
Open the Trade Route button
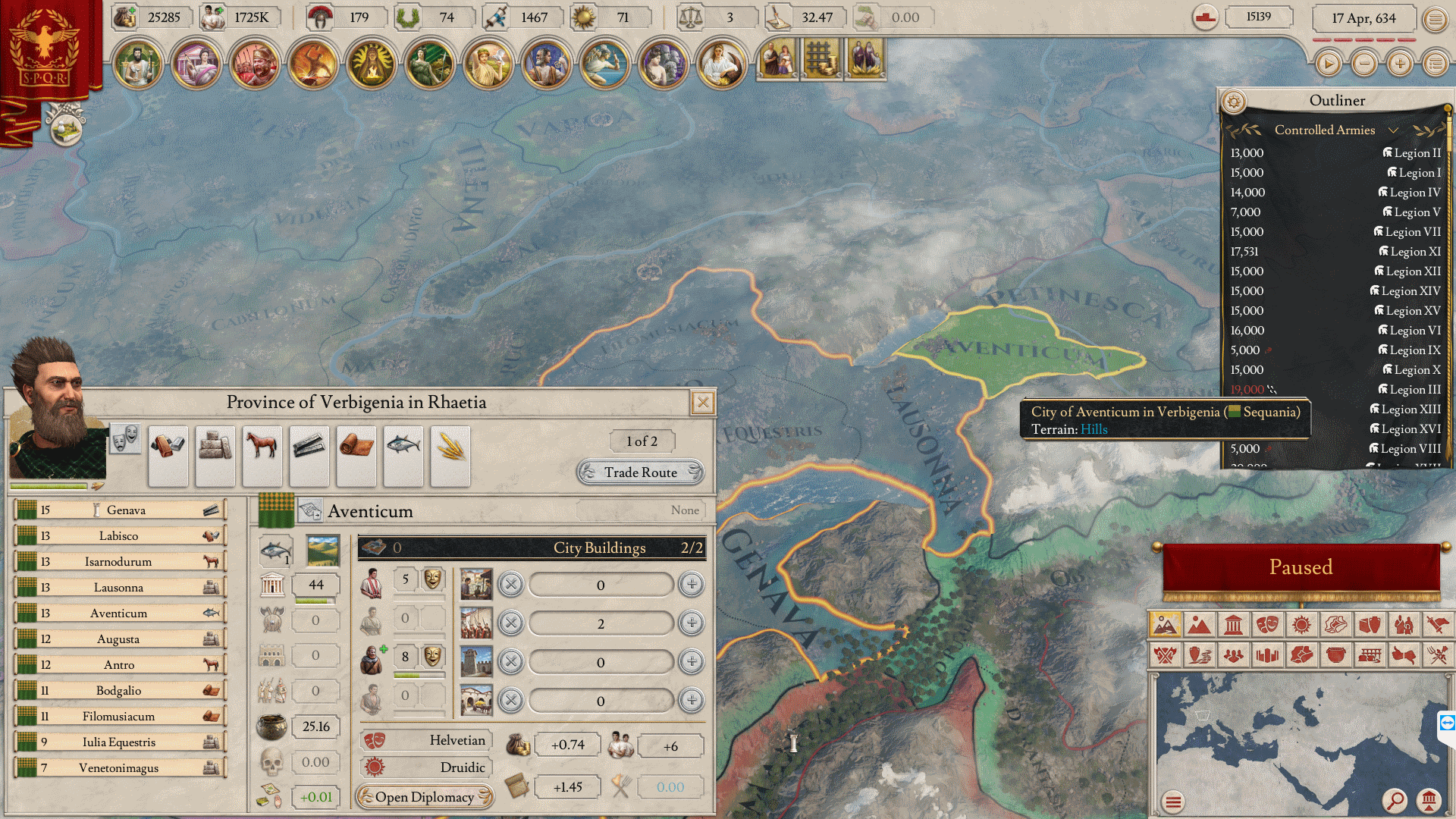pyautogui.click(x=641, y=472)
